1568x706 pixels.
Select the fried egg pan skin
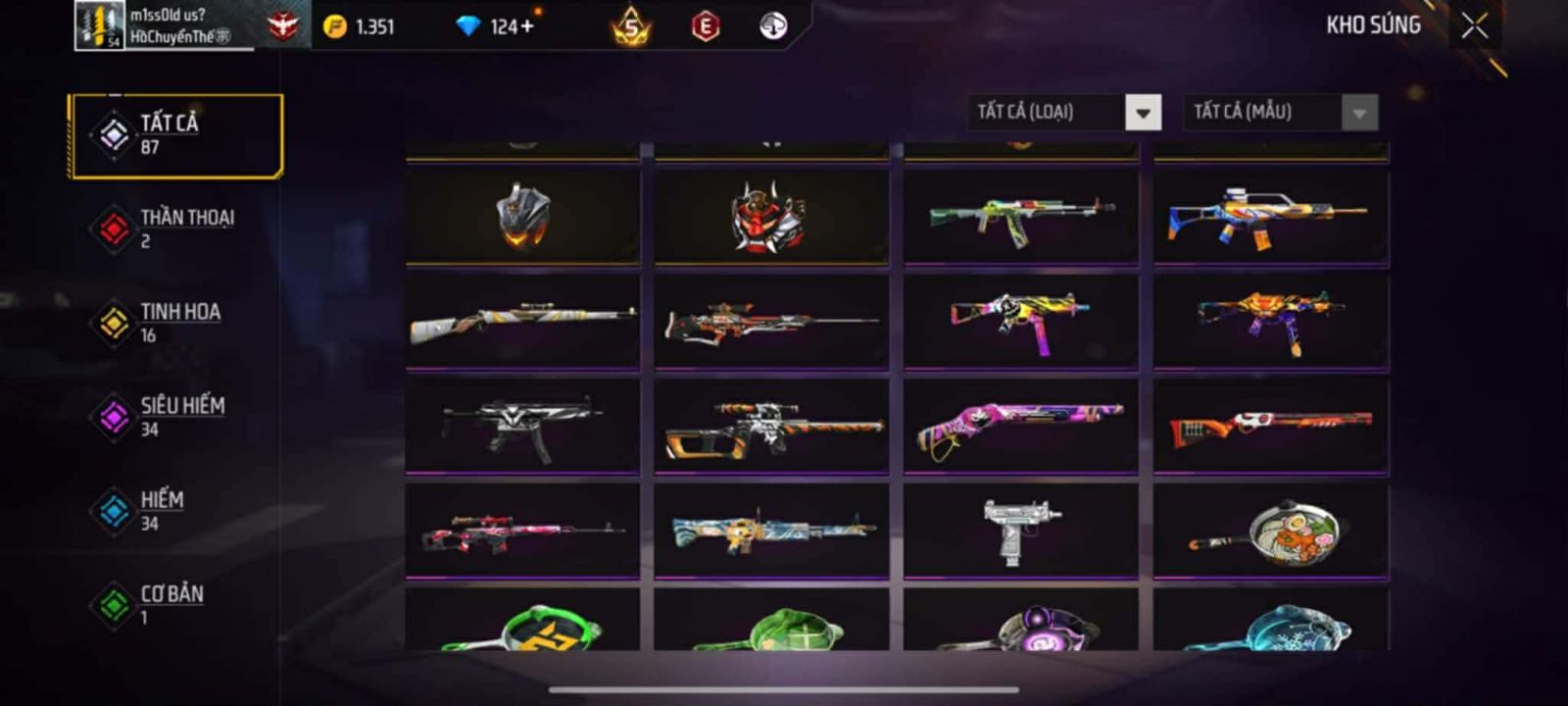1270,531
